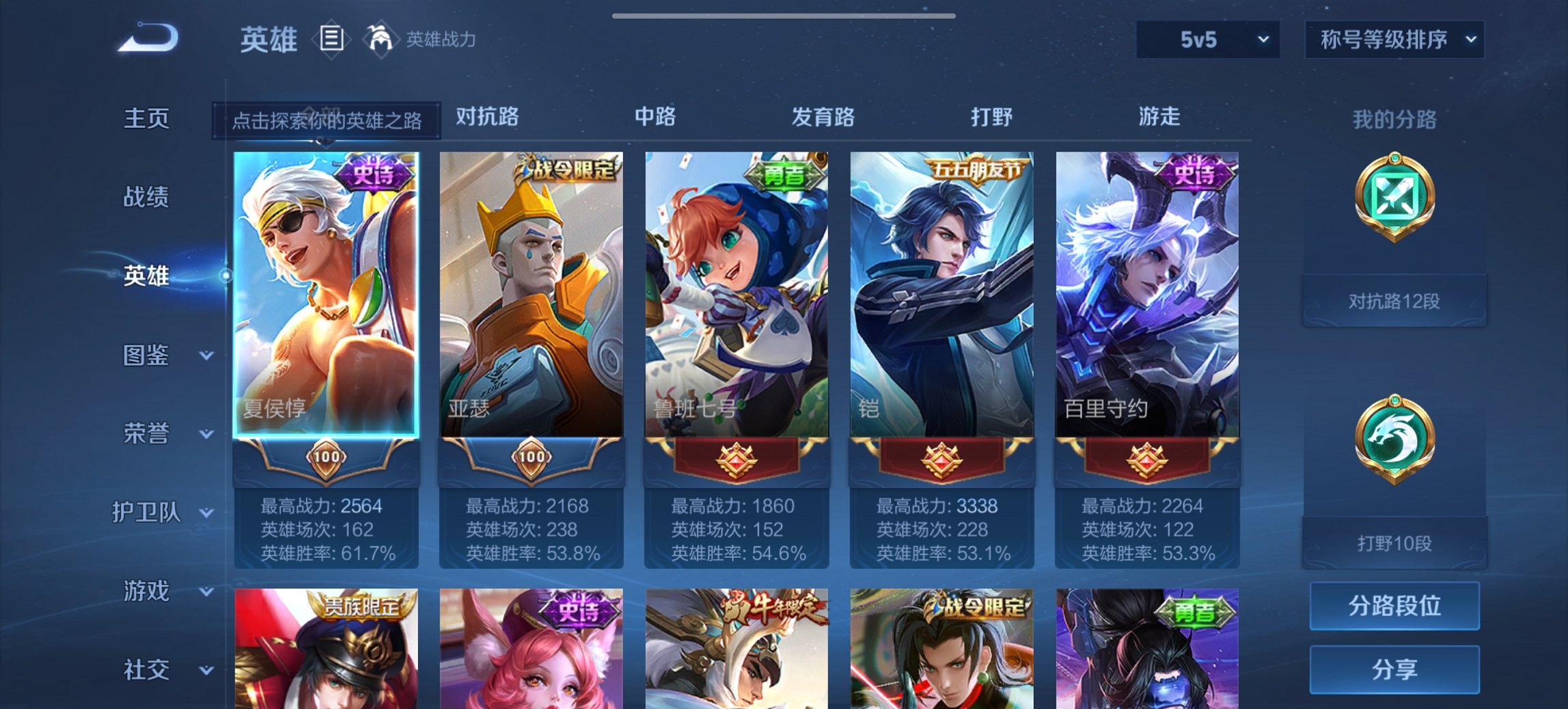Click the 分享 button at bottom right
This screenshot has height=709, width=1568.
1394,670
